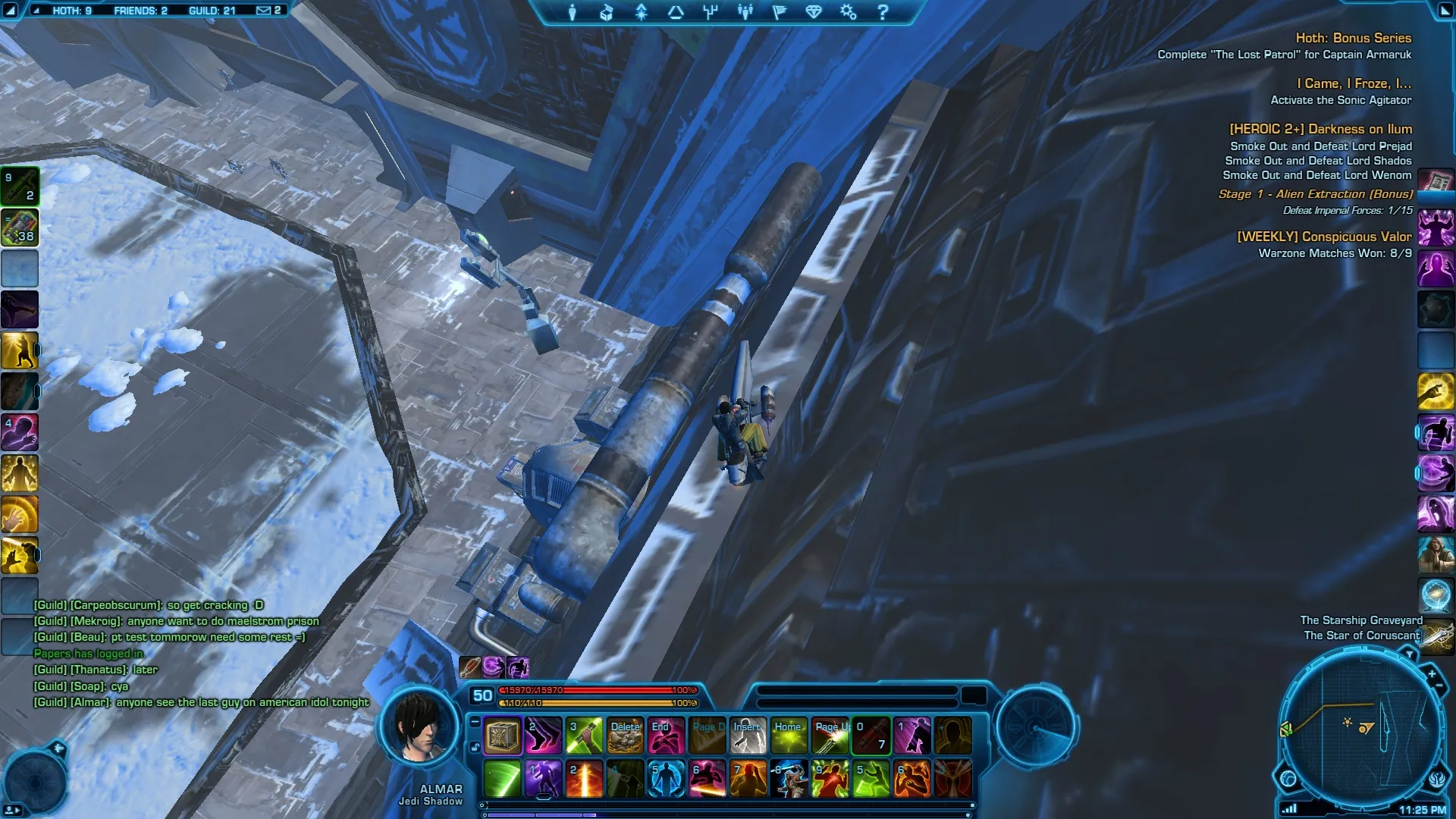Open the social group icon in top menu

745,12
